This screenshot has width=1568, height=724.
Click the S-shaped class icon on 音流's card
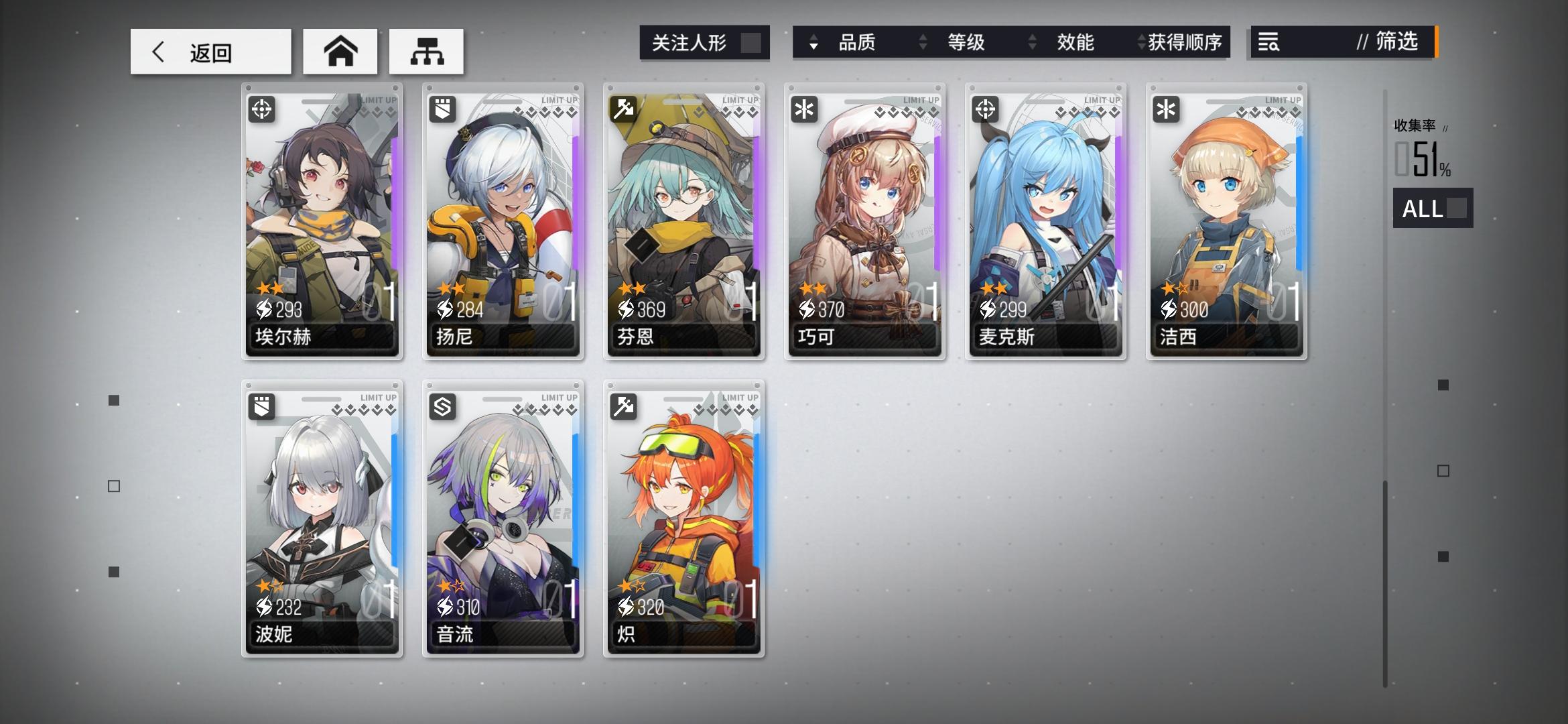pyautogui.click(x=442, y=408)
